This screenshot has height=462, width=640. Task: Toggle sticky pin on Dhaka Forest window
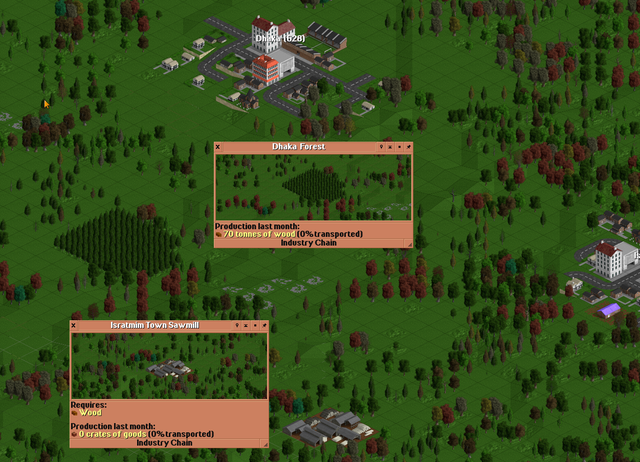[406, 147]
